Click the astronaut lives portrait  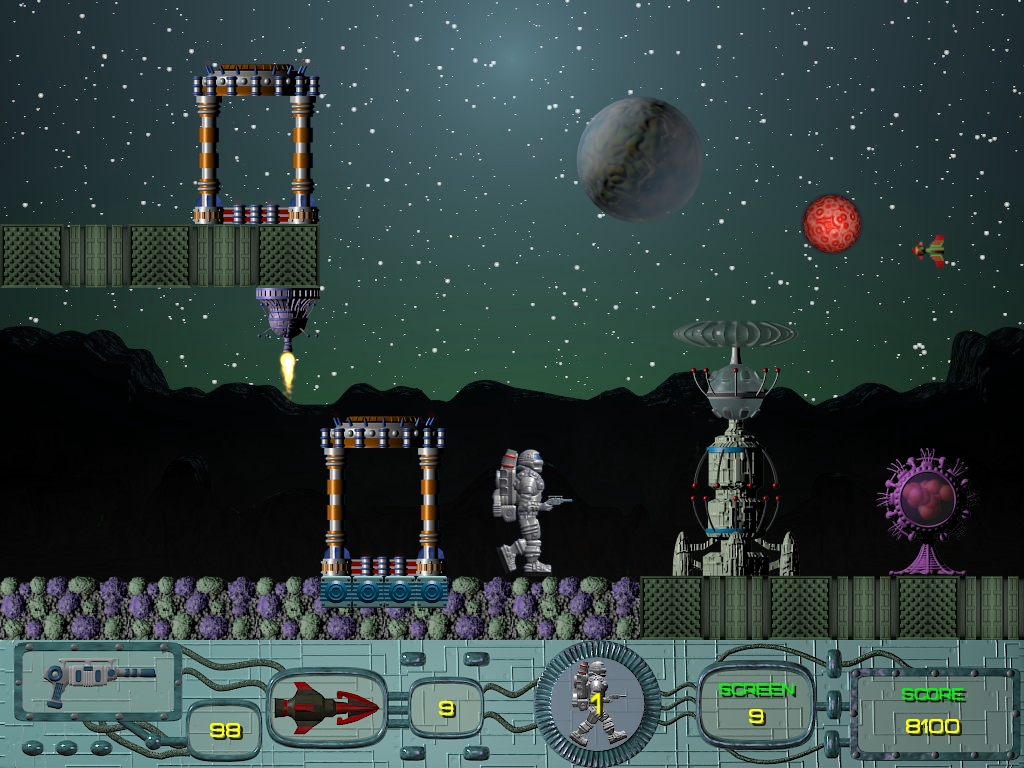click(597, 703)
